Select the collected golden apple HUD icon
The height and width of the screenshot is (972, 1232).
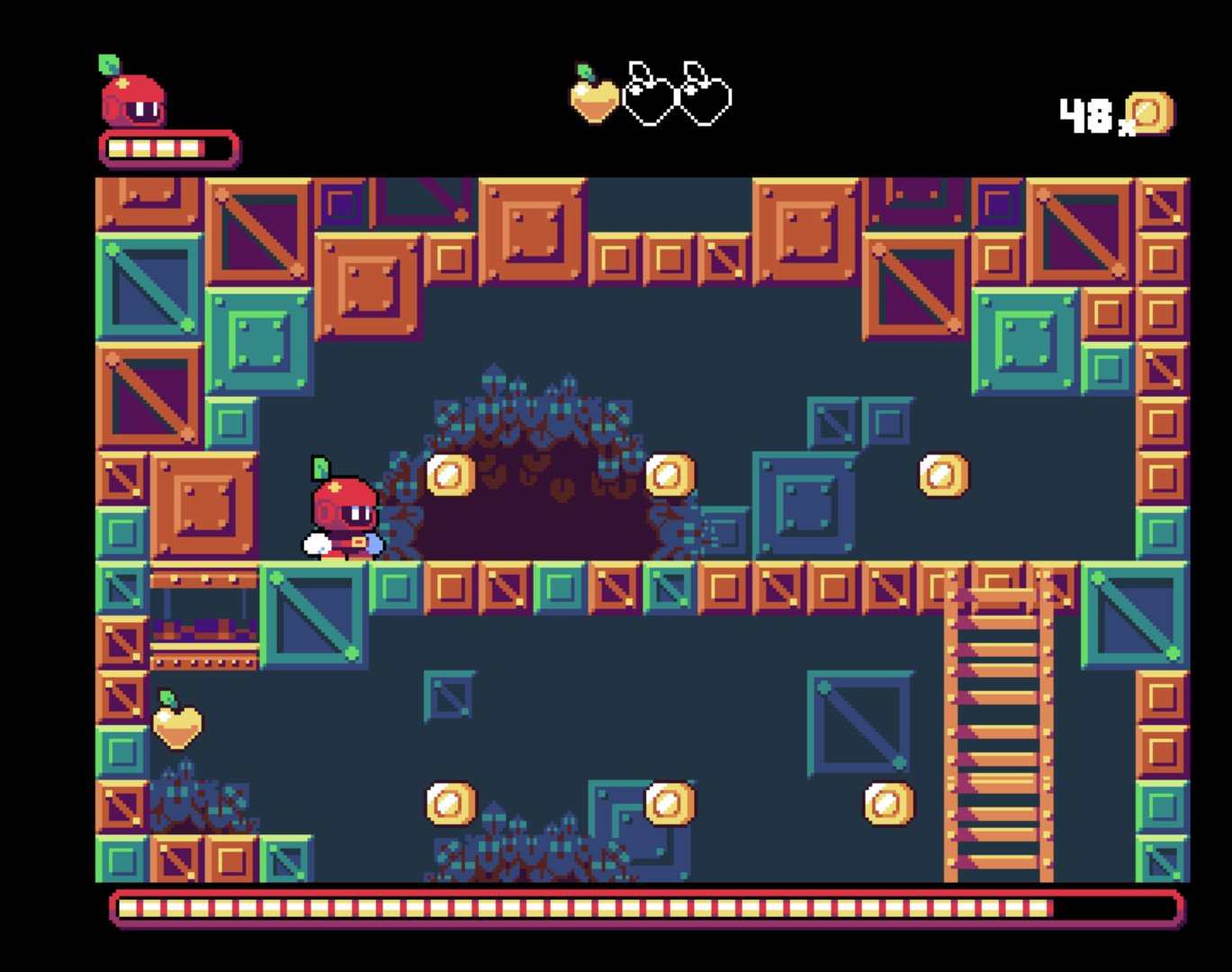click(x=594, y=96)
